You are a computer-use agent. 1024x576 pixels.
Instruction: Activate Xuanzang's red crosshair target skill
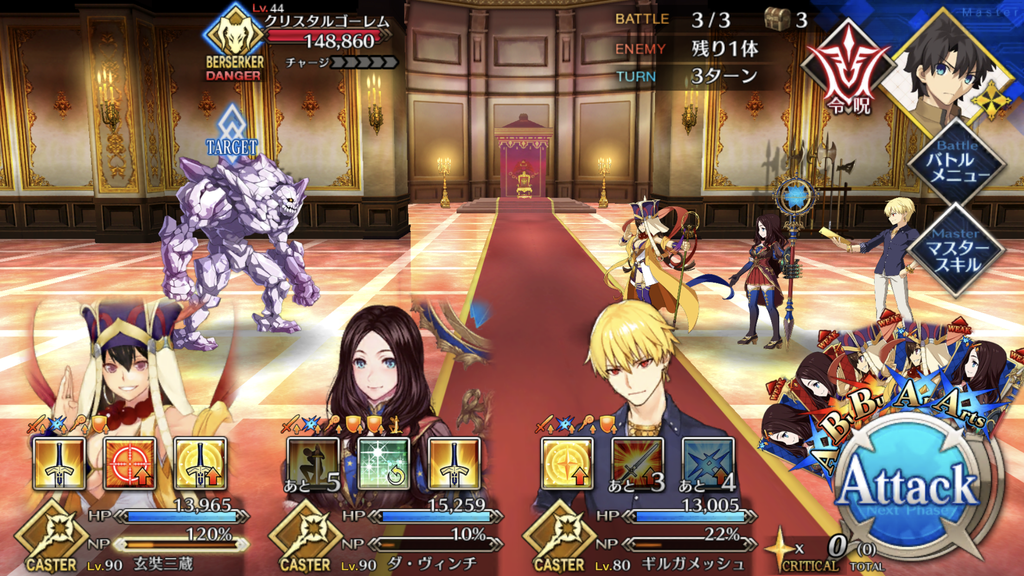(129, 463)
